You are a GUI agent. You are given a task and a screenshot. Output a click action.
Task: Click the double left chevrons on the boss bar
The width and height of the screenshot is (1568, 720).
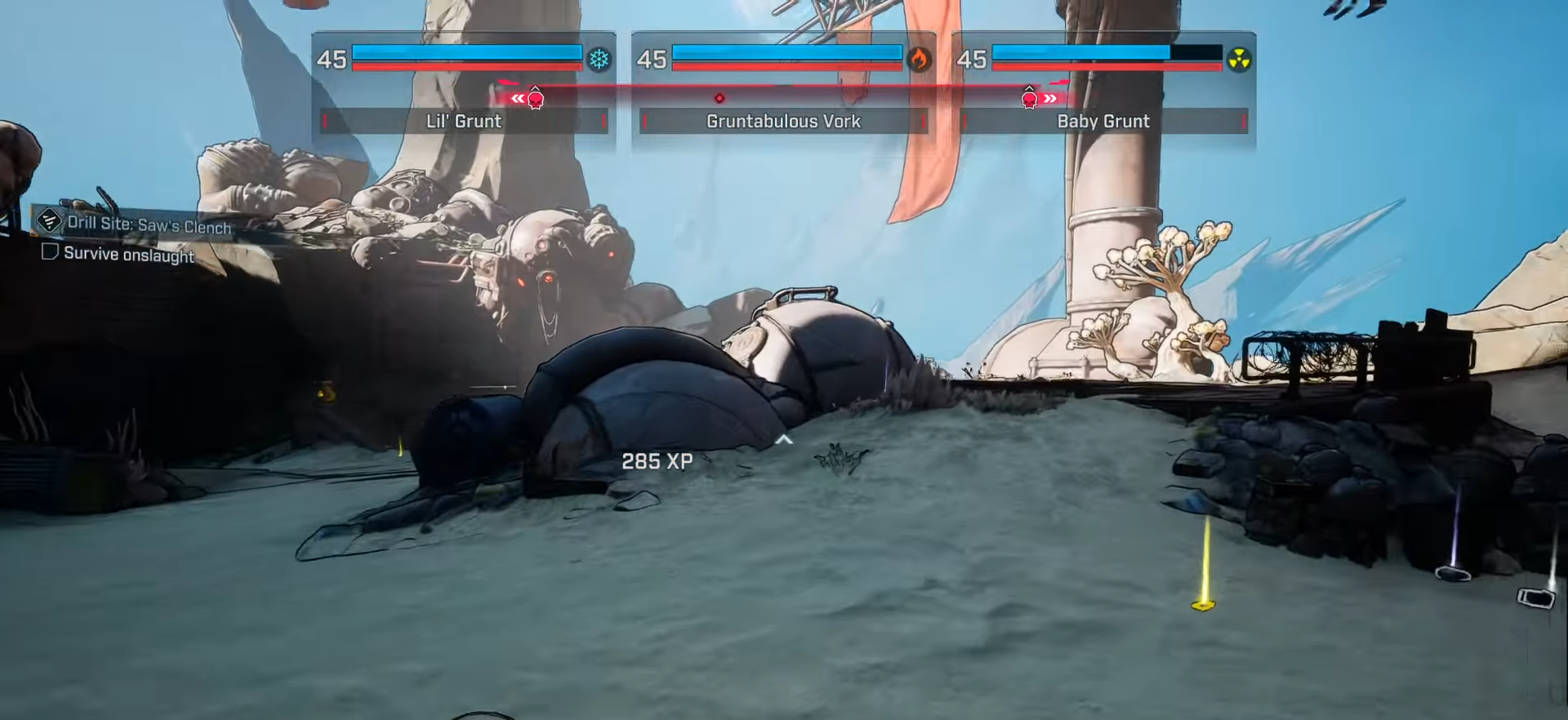pyautogui.click(x=517, y=97)
